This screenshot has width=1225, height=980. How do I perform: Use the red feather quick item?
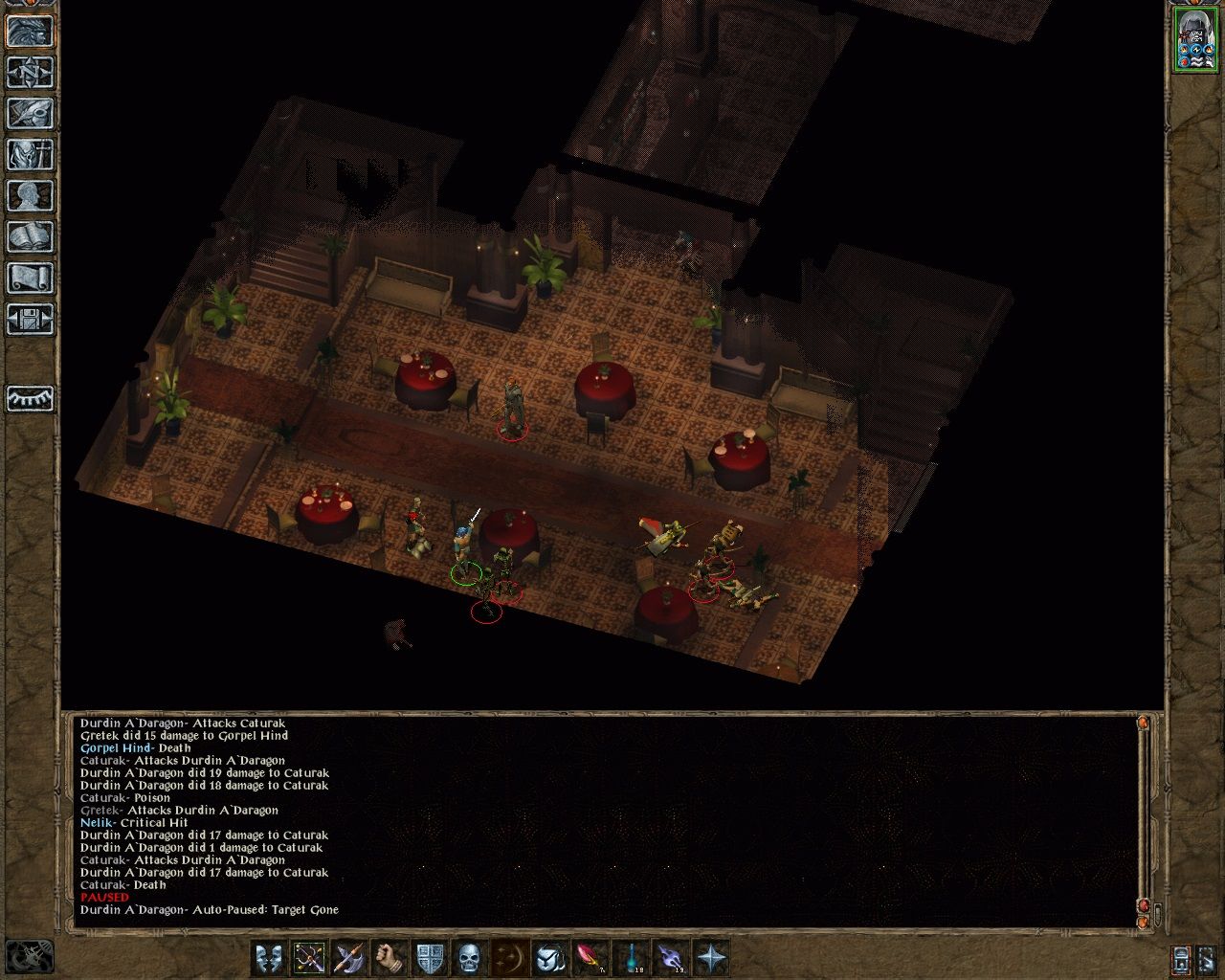coord(590,957)
